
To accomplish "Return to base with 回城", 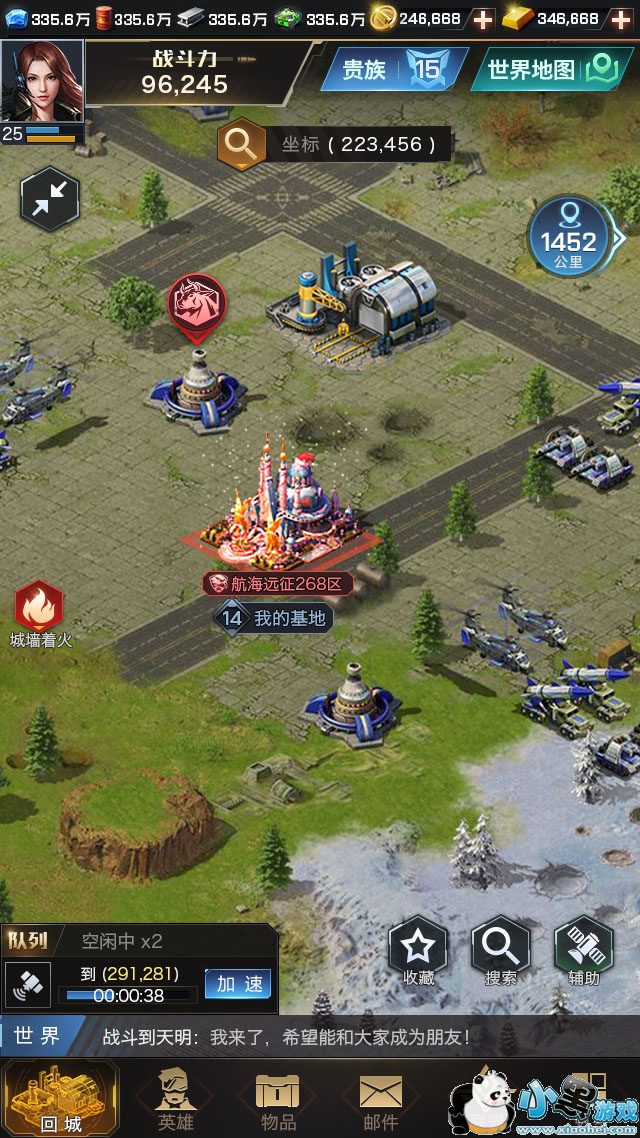I will (60, 1098).
